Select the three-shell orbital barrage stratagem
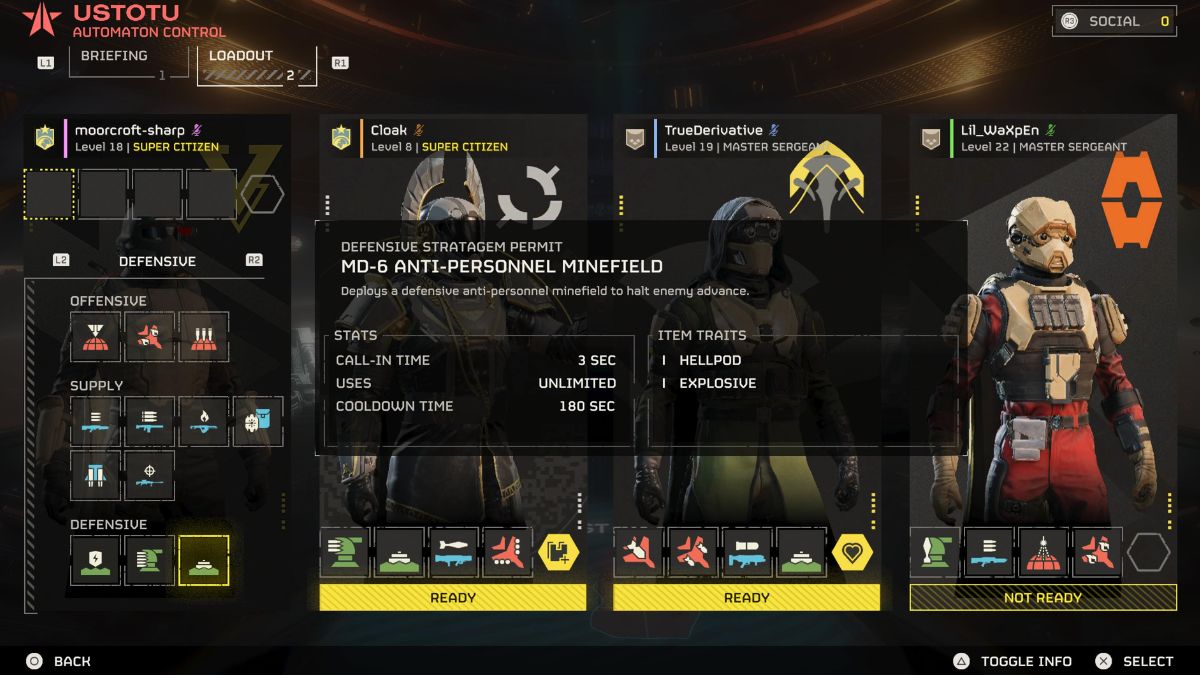 (x=204, y=336)
